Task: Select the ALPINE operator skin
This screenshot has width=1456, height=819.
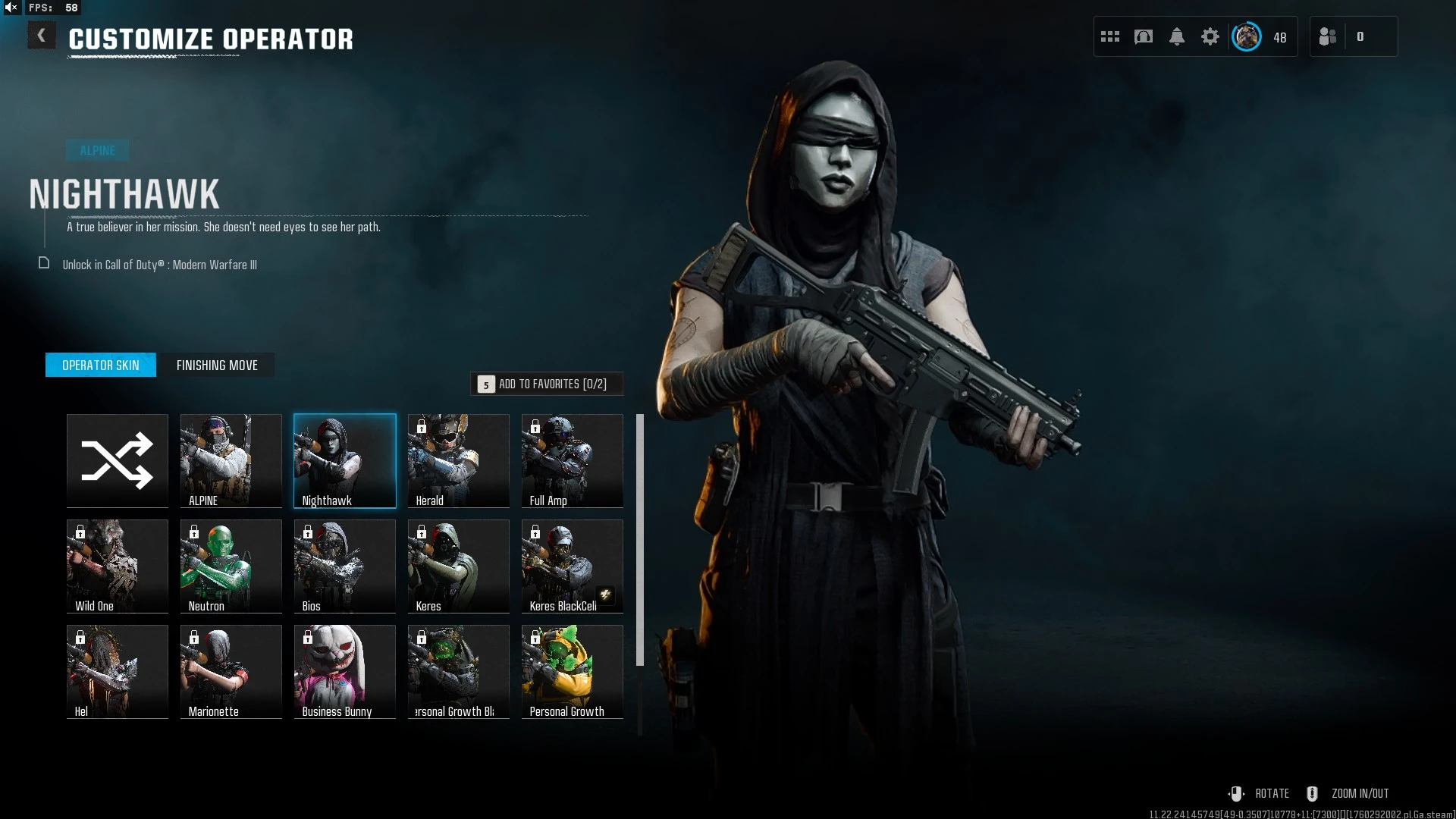Action: click(231, 460)
